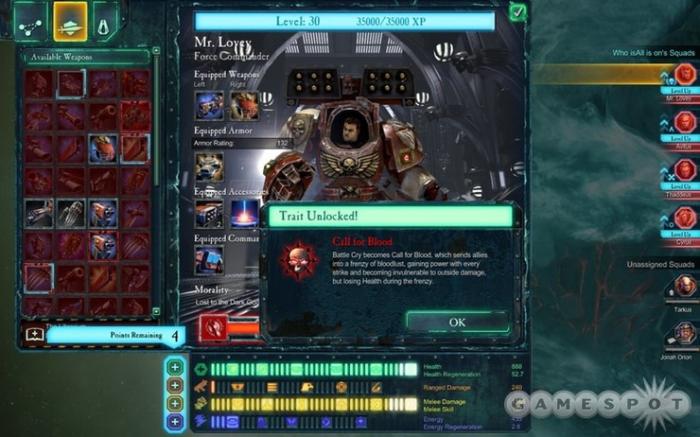The width and height of the screenshot is (700, 437).
Task: Select Mr. Lovey squad portrait
Action: click(x=684, y=76)
